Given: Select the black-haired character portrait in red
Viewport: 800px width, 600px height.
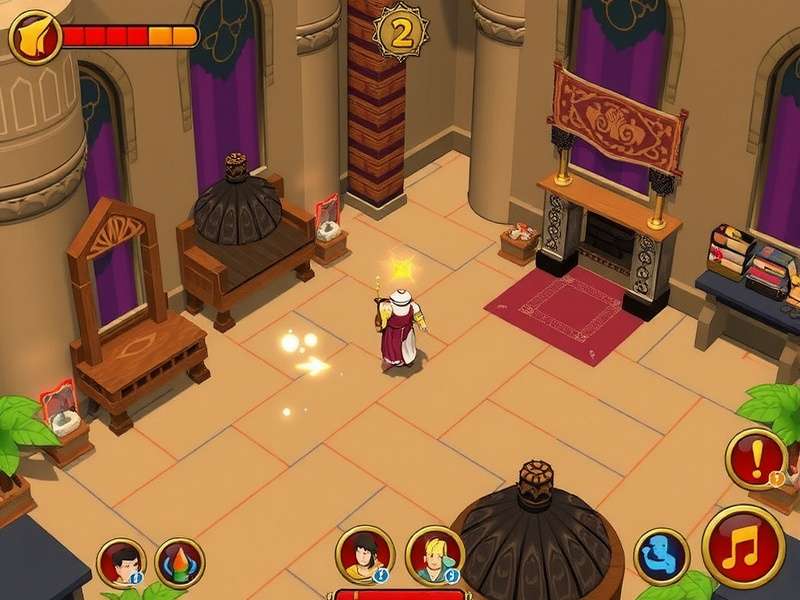Looking at the screenshot, I should 121,562.
